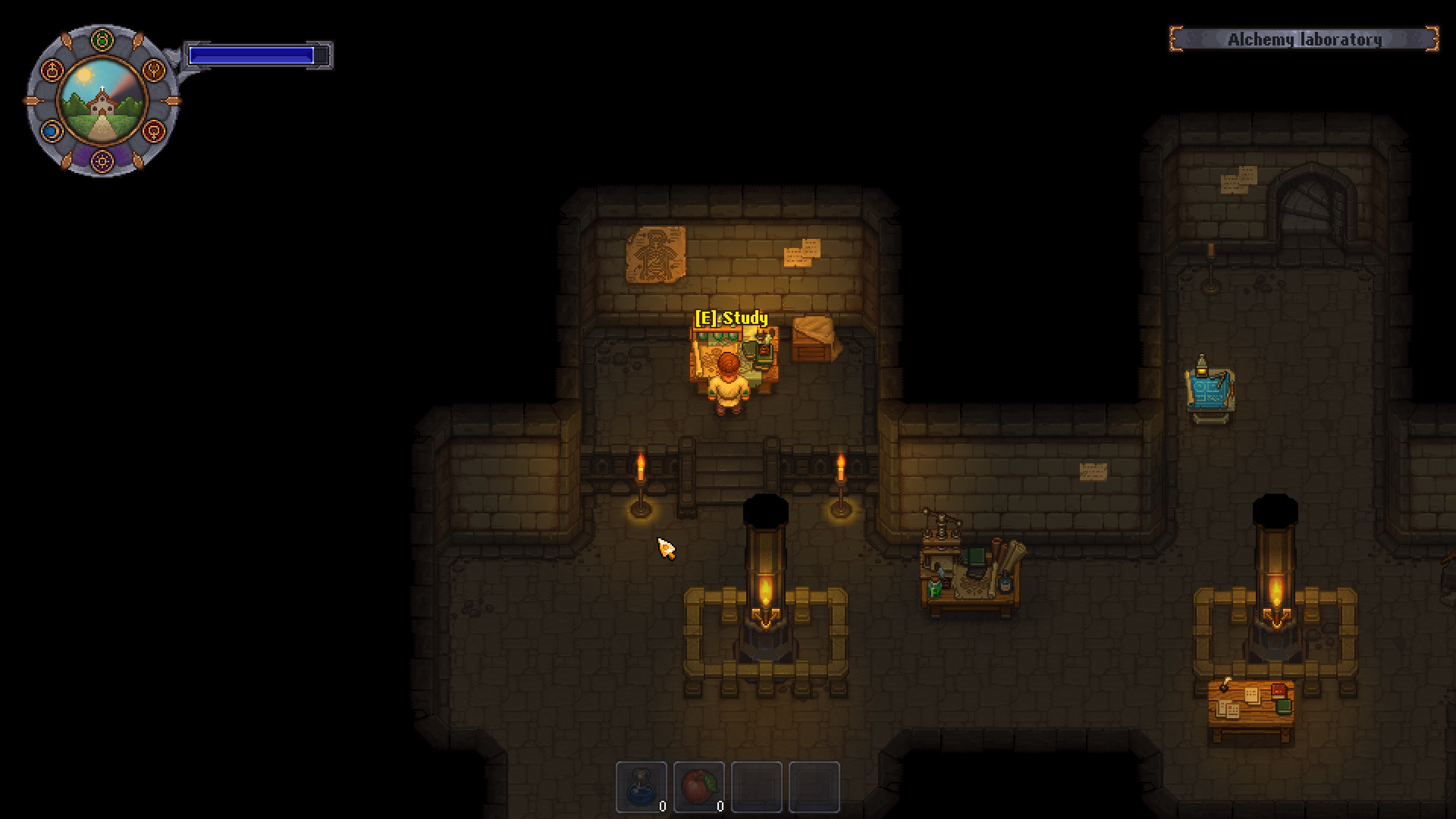The height and width of the screenshot is (819, 1456).
Task: Click the purple sun symbol on the wheel
Action: [102, 161]
